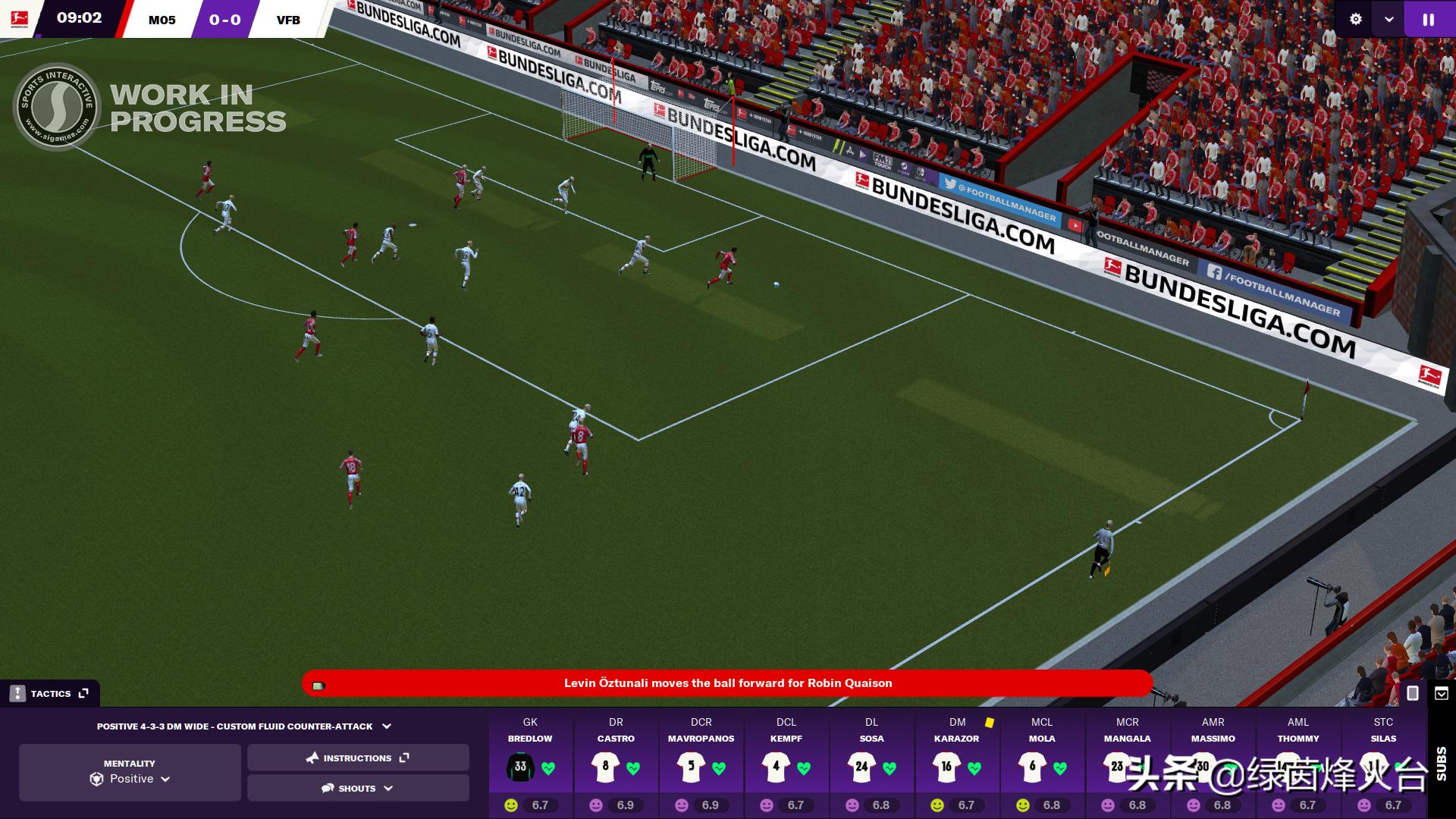Change the Positive mentality dropdown
The height and width of the screenshot is (819, 1456).
coord(130,779)
